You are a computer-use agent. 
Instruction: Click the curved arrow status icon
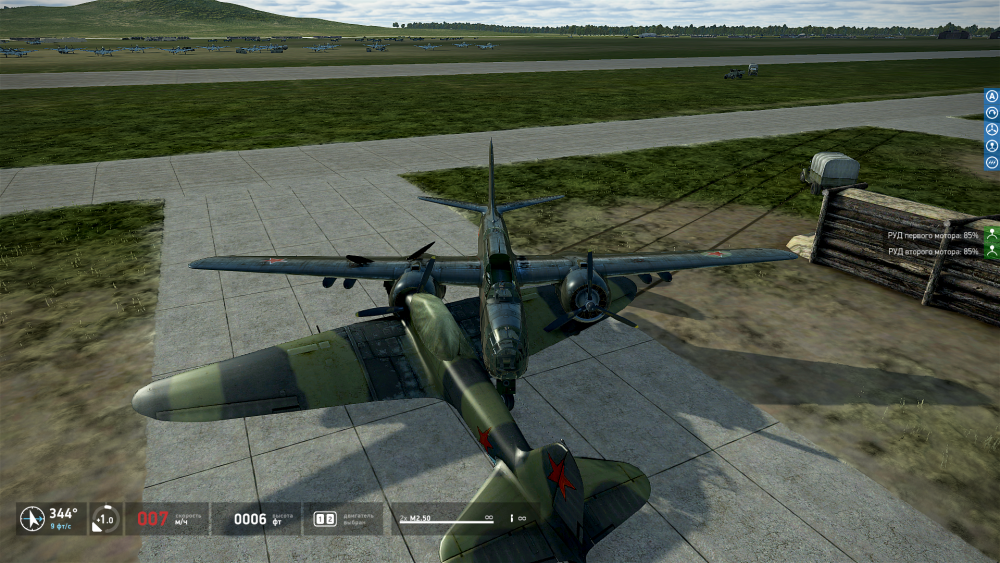105,518
